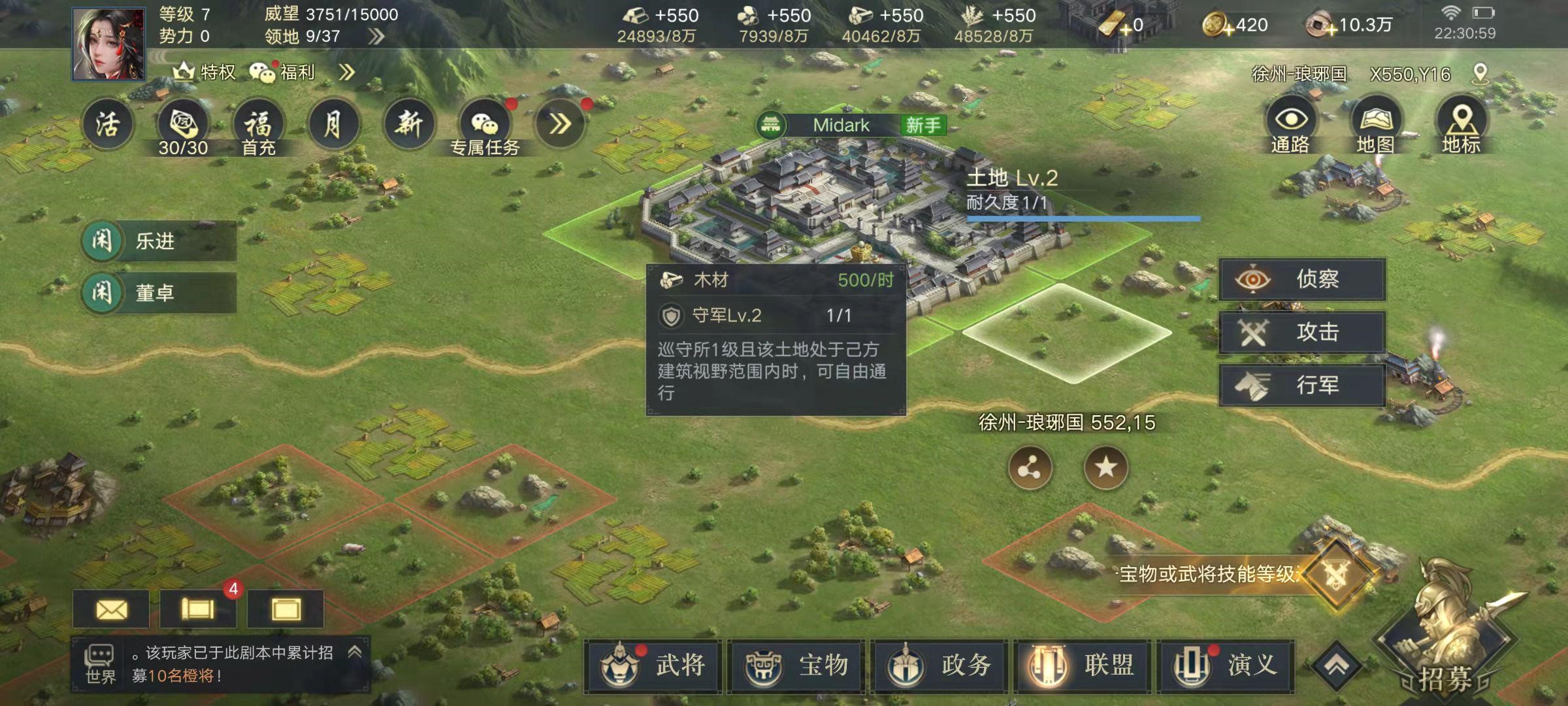Select idle general 乐进
This screenshot has width=1568, height=706.
point(158,241)
